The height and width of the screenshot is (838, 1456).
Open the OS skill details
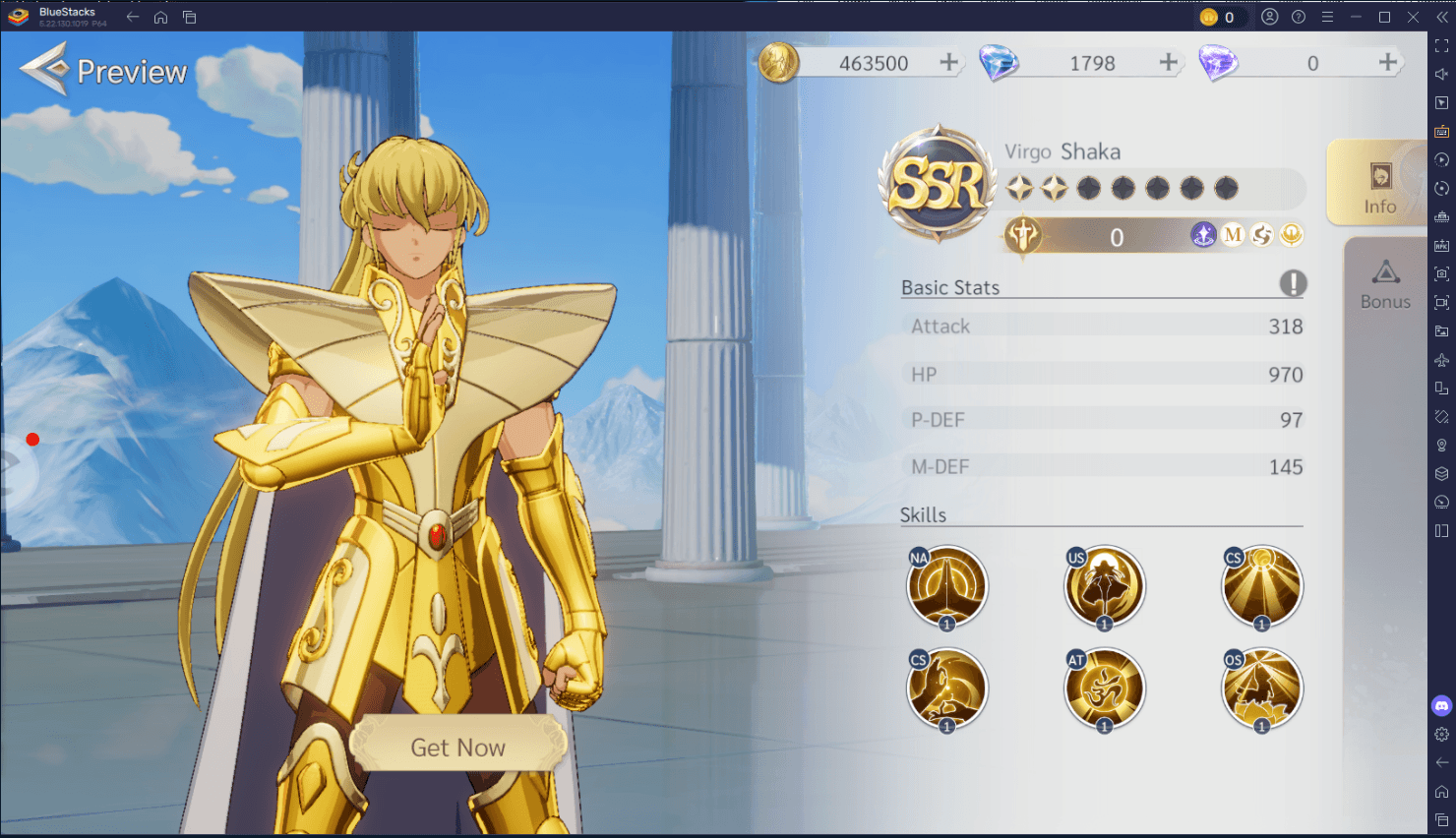[x=1261, y=688]
